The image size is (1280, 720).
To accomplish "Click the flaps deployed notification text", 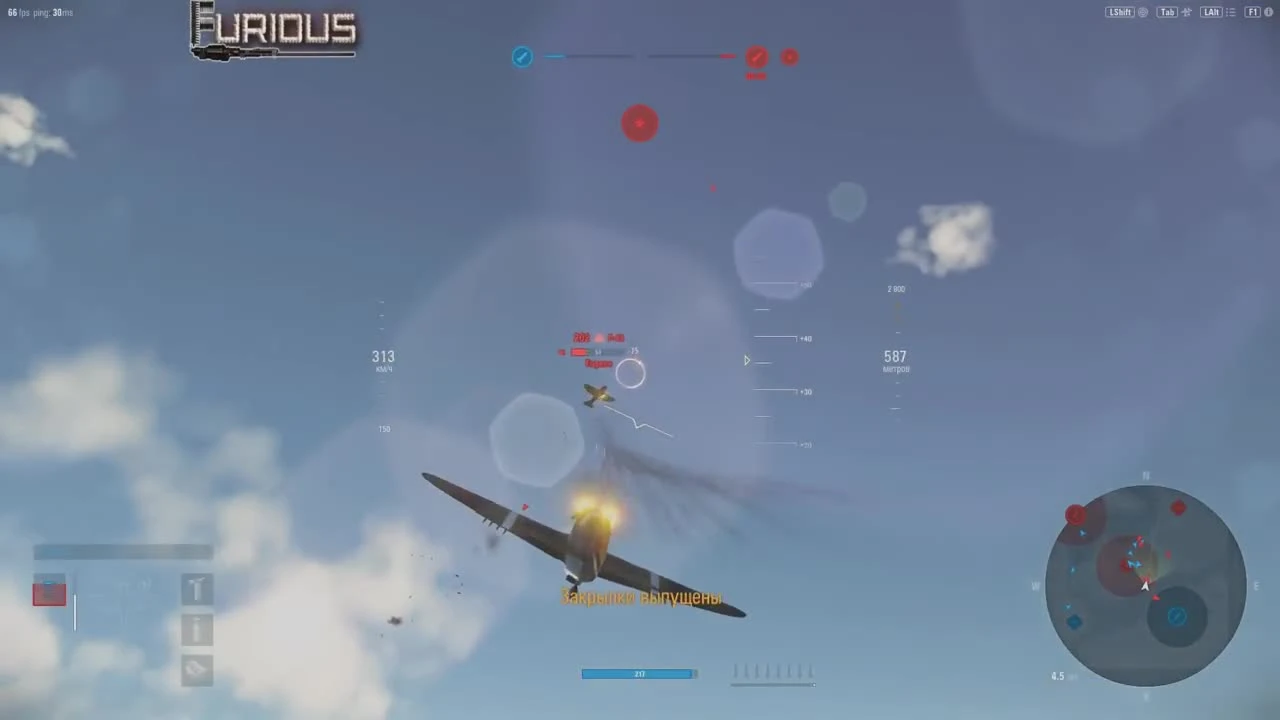I will [x=642, y=597].
